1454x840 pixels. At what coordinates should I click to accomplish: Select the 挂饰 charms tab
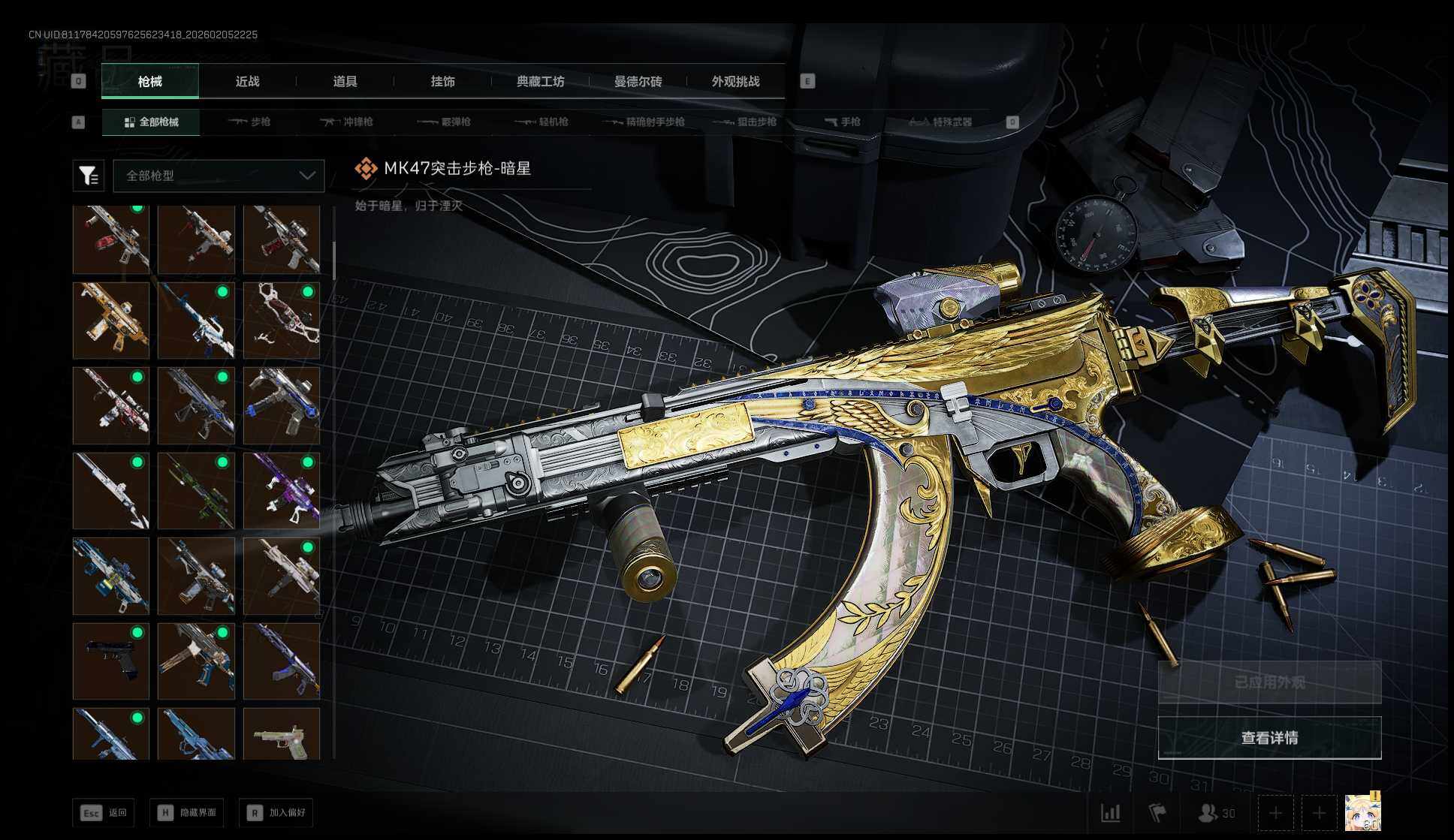tap(442, 81)
